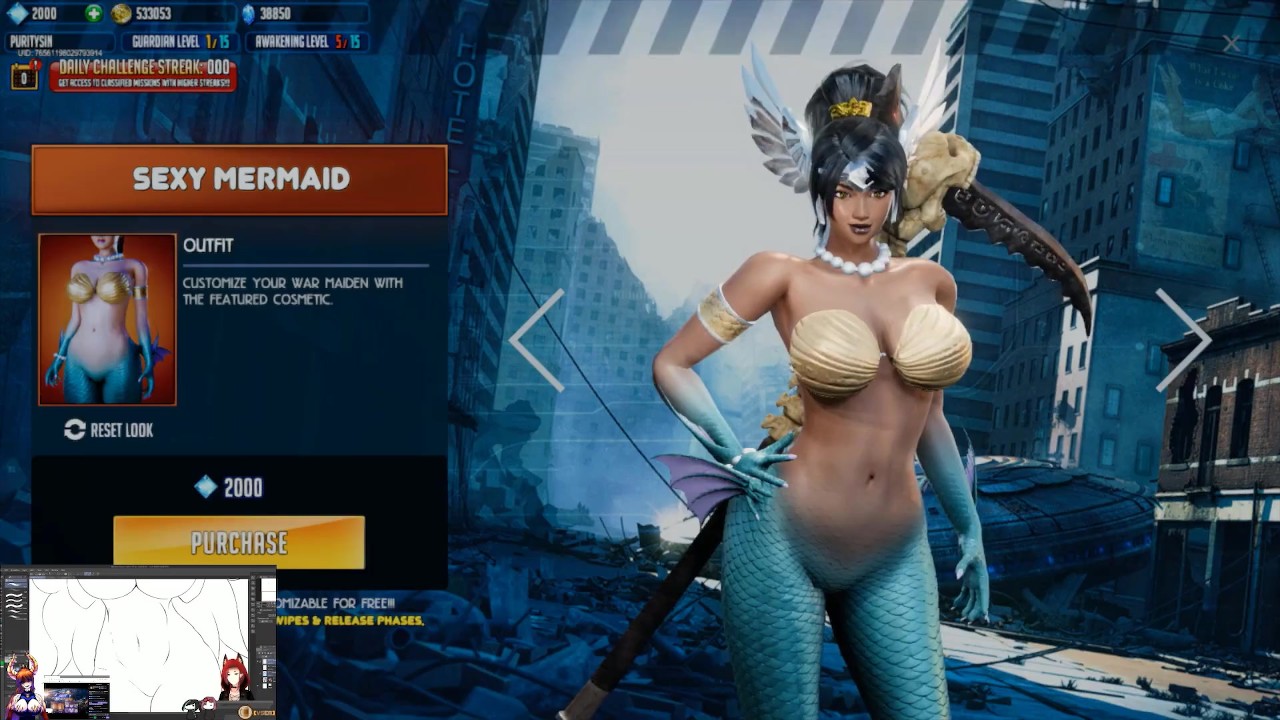Open the Daily Challenge Streak banner
Image resolution: width=1280 pixels, height=720 pixels.
coord(143,74)
